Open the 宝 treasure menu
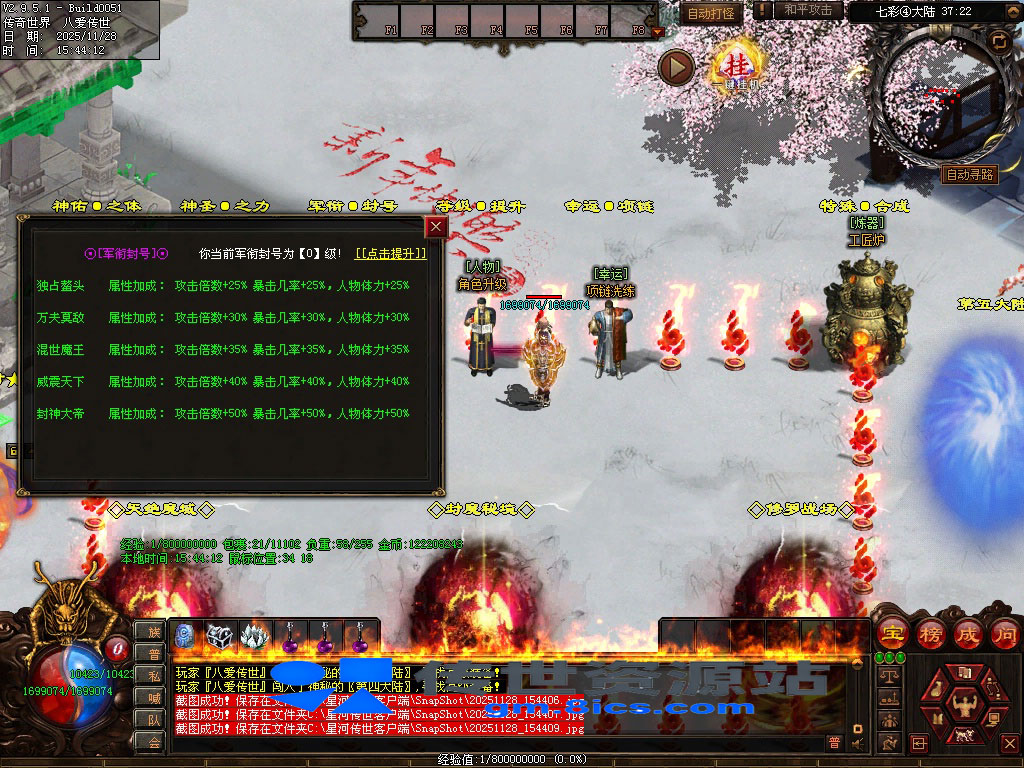Image resolution: width=1024 pixels, height=768 pixels. pos(891,633)
